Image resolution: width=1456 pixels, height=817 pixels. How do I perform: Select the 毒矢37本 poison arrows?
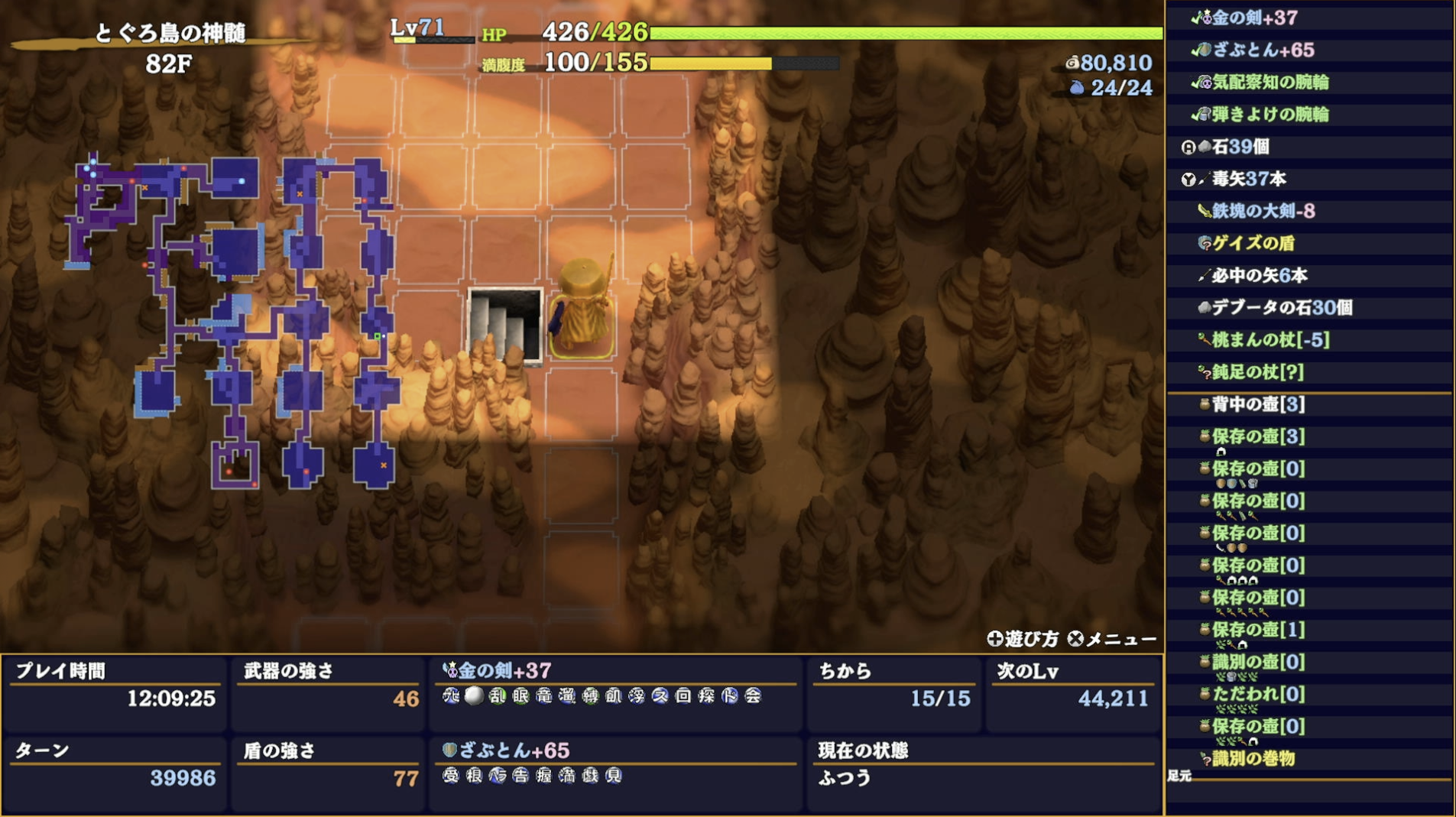(x=1248, y=179)
